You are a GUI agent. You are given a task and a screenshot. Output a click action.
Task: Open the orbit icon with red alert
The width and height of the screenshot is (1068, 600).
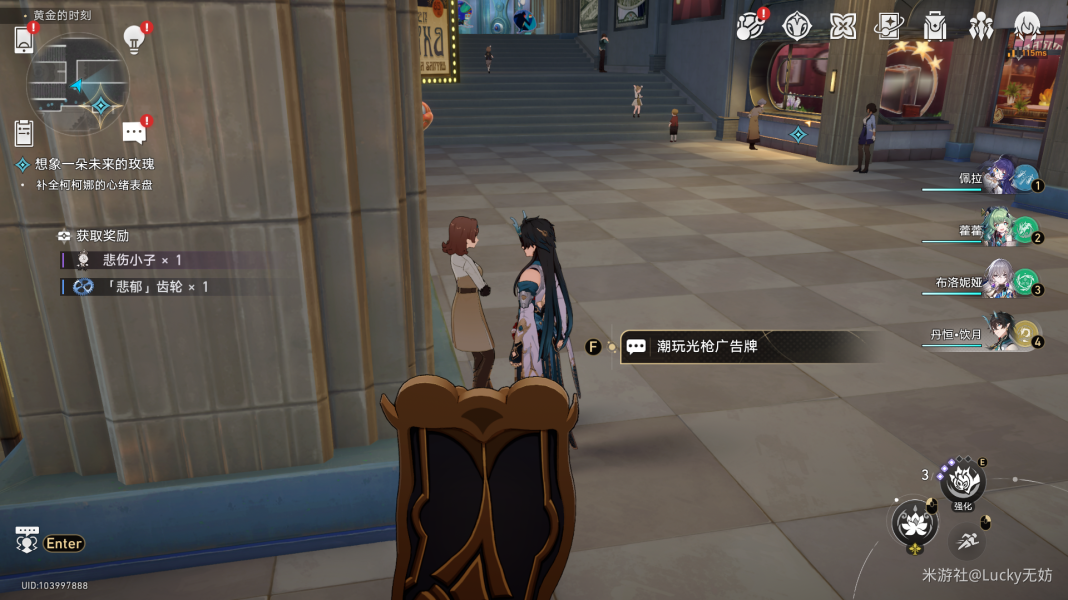point(749,26)
